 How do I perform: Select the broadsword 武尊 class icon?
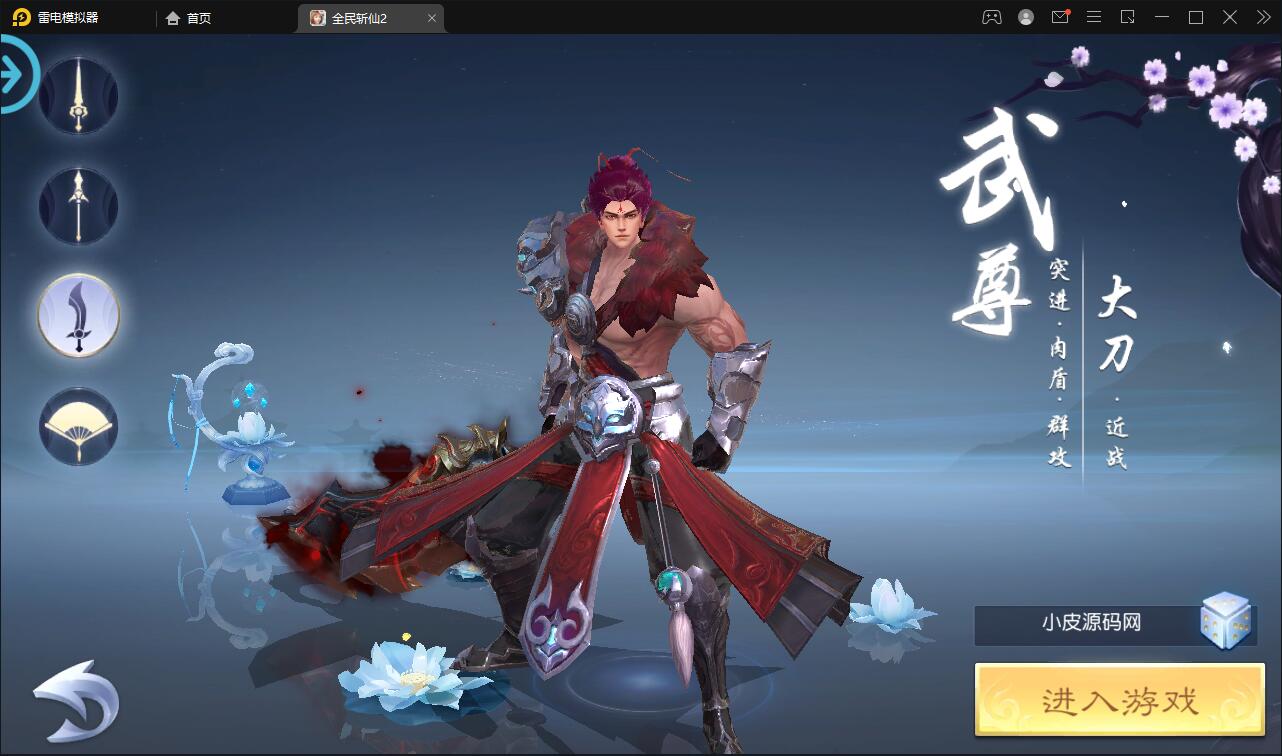click(78, 313)
